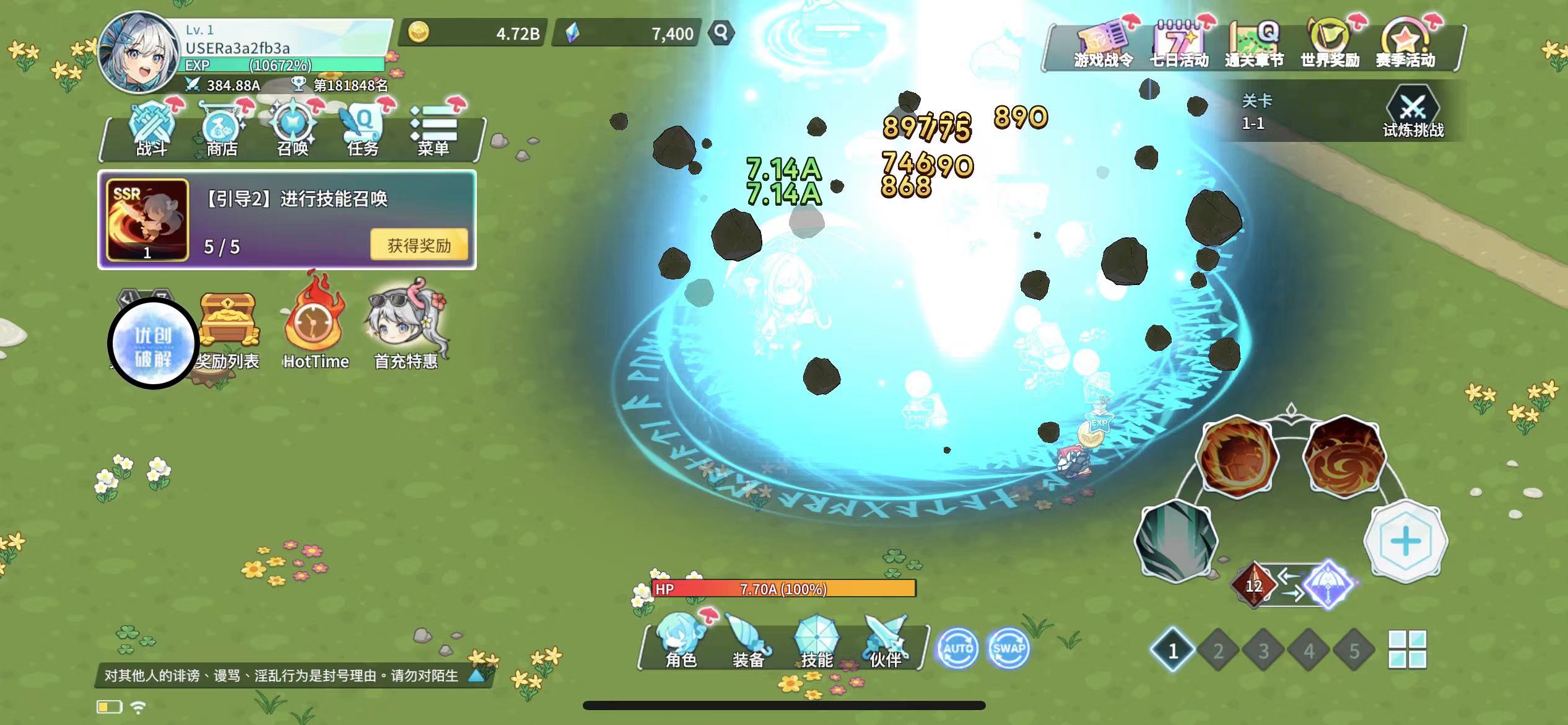Claim reward with 获得奖励 button
This screenshot has height=725, width=1568.
click(x=419, y=245)
